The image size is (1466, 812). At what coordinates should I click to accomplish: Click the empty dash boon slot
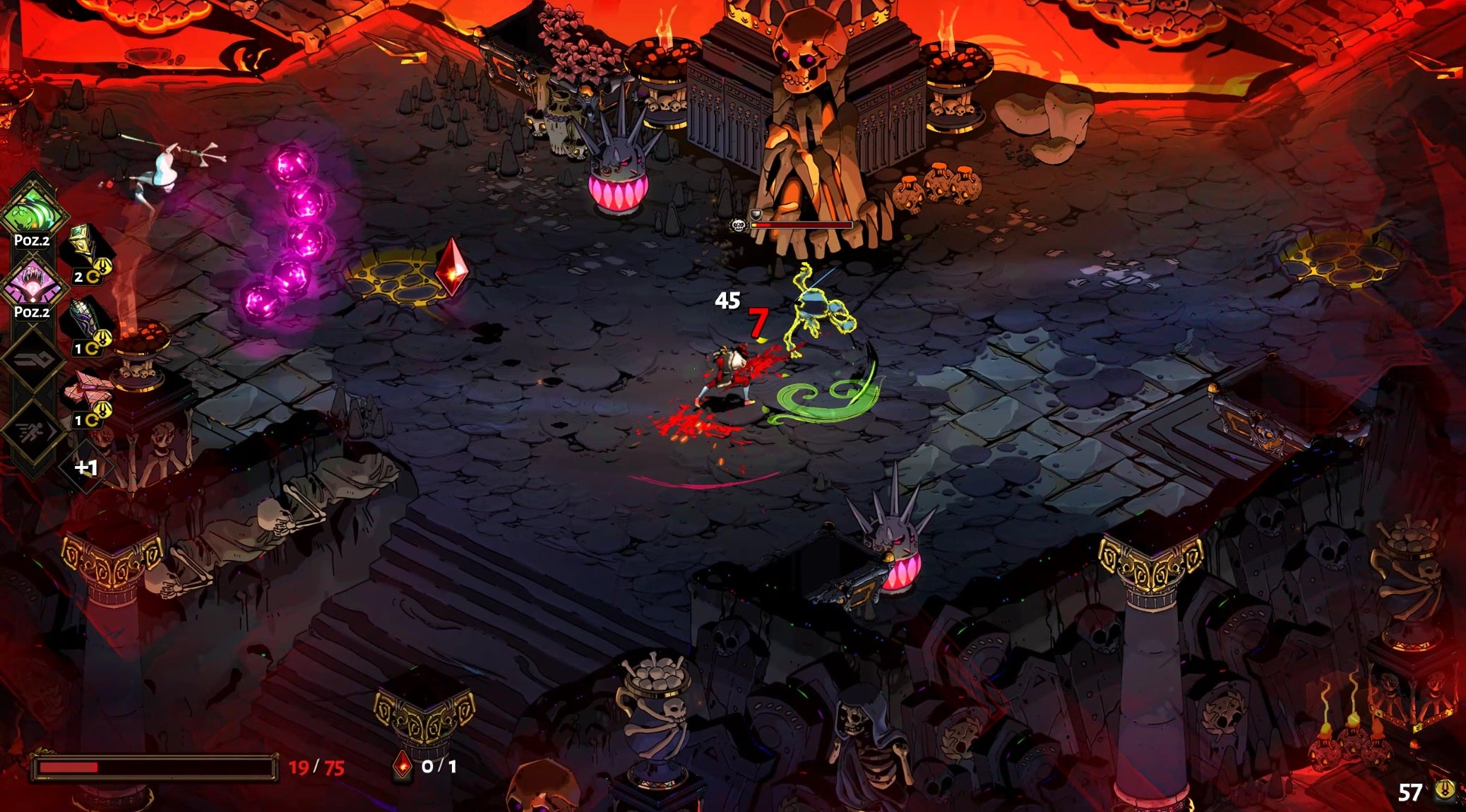(33, 430)
